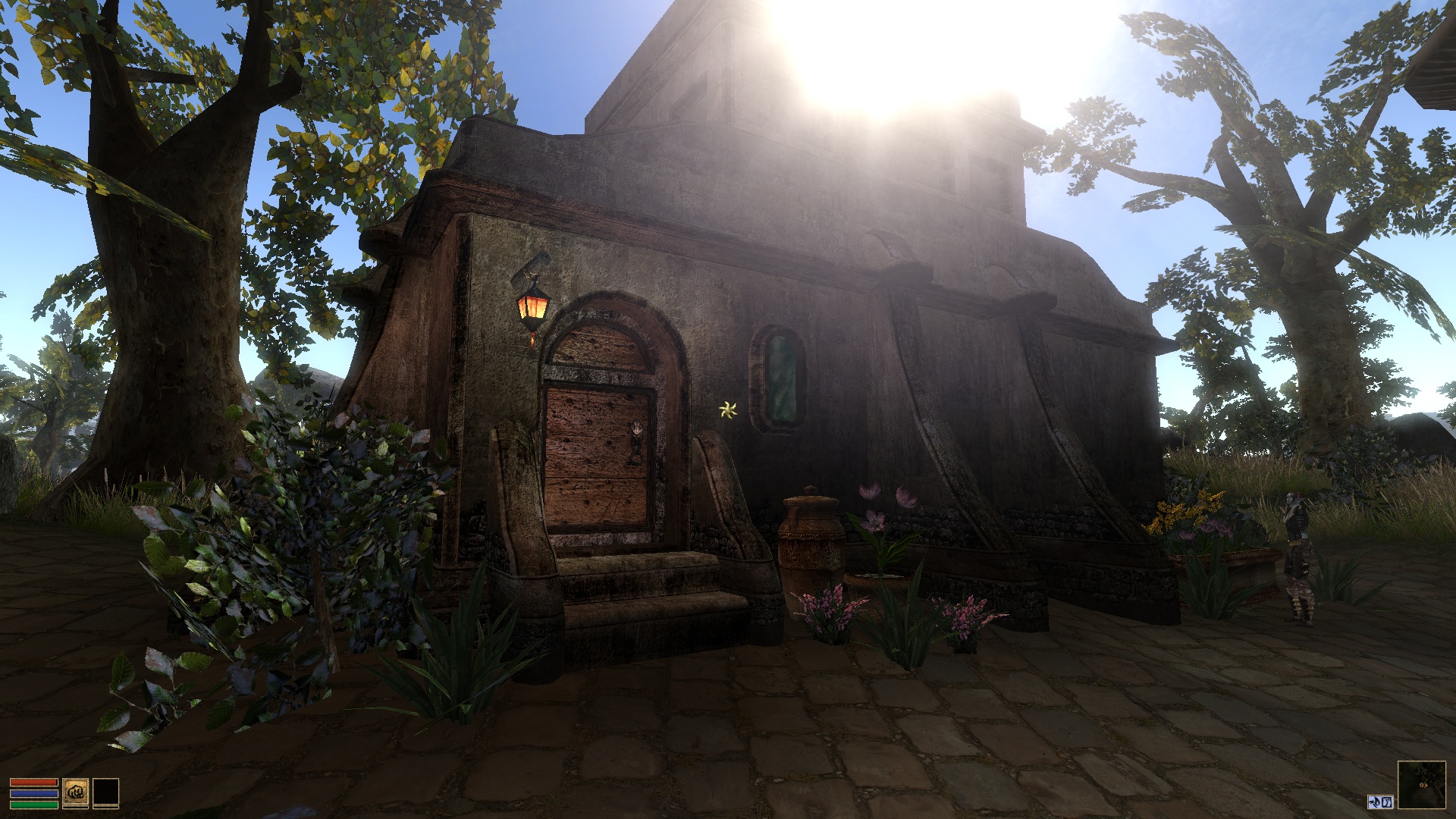Click the blue magicka bar
The image size is (1456, 819).
(34, 793)
